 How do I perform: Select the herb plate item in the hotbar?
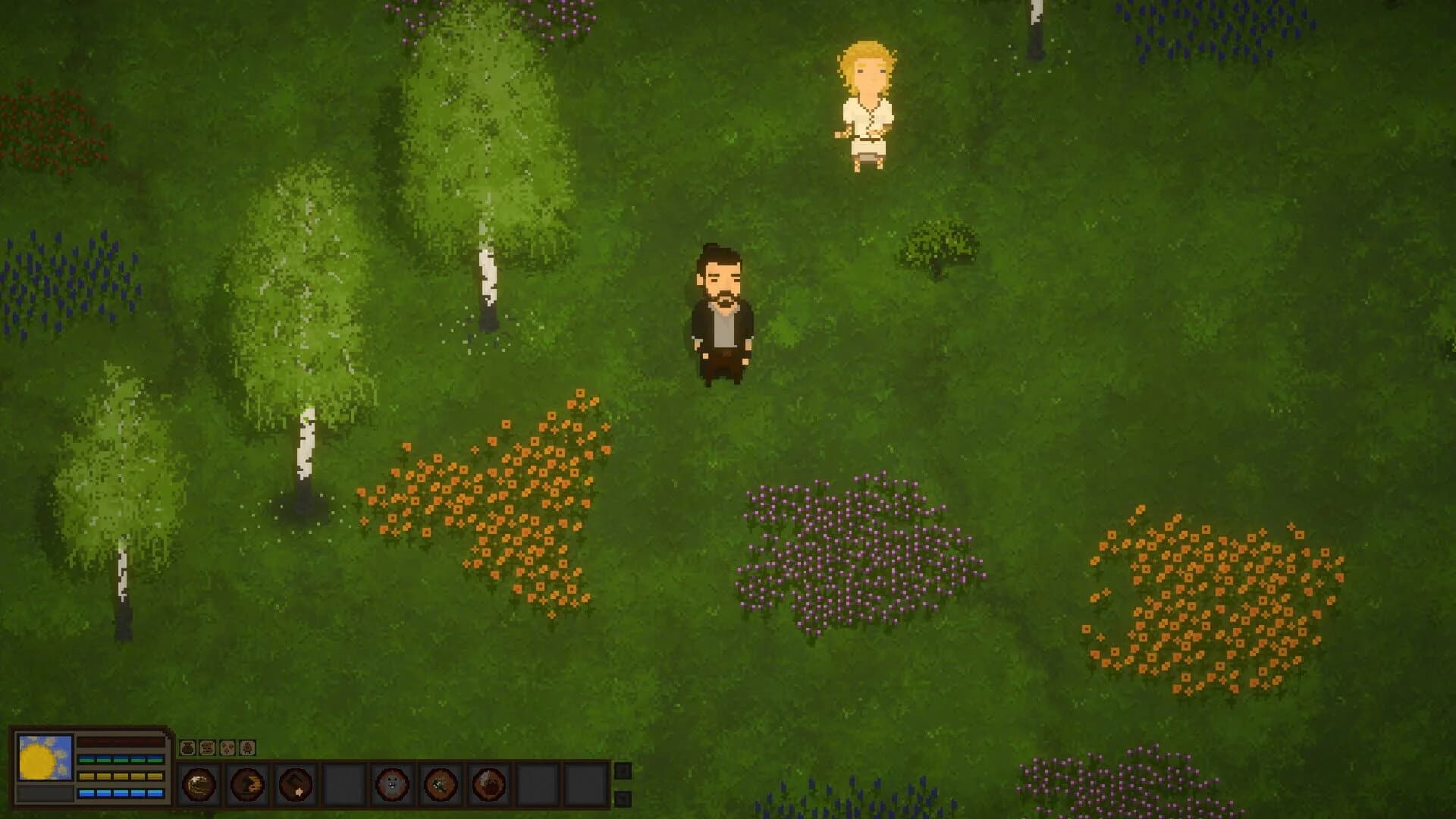click(439, 786)
